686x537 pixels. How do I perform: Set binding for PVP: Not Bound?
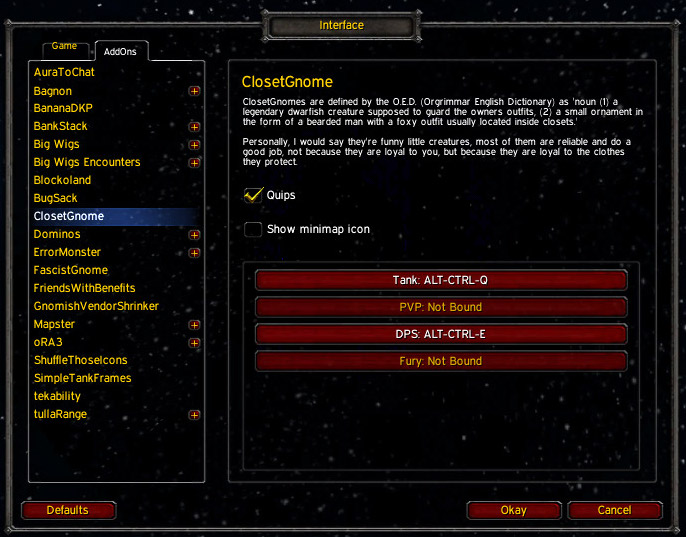tap(441, 307)
